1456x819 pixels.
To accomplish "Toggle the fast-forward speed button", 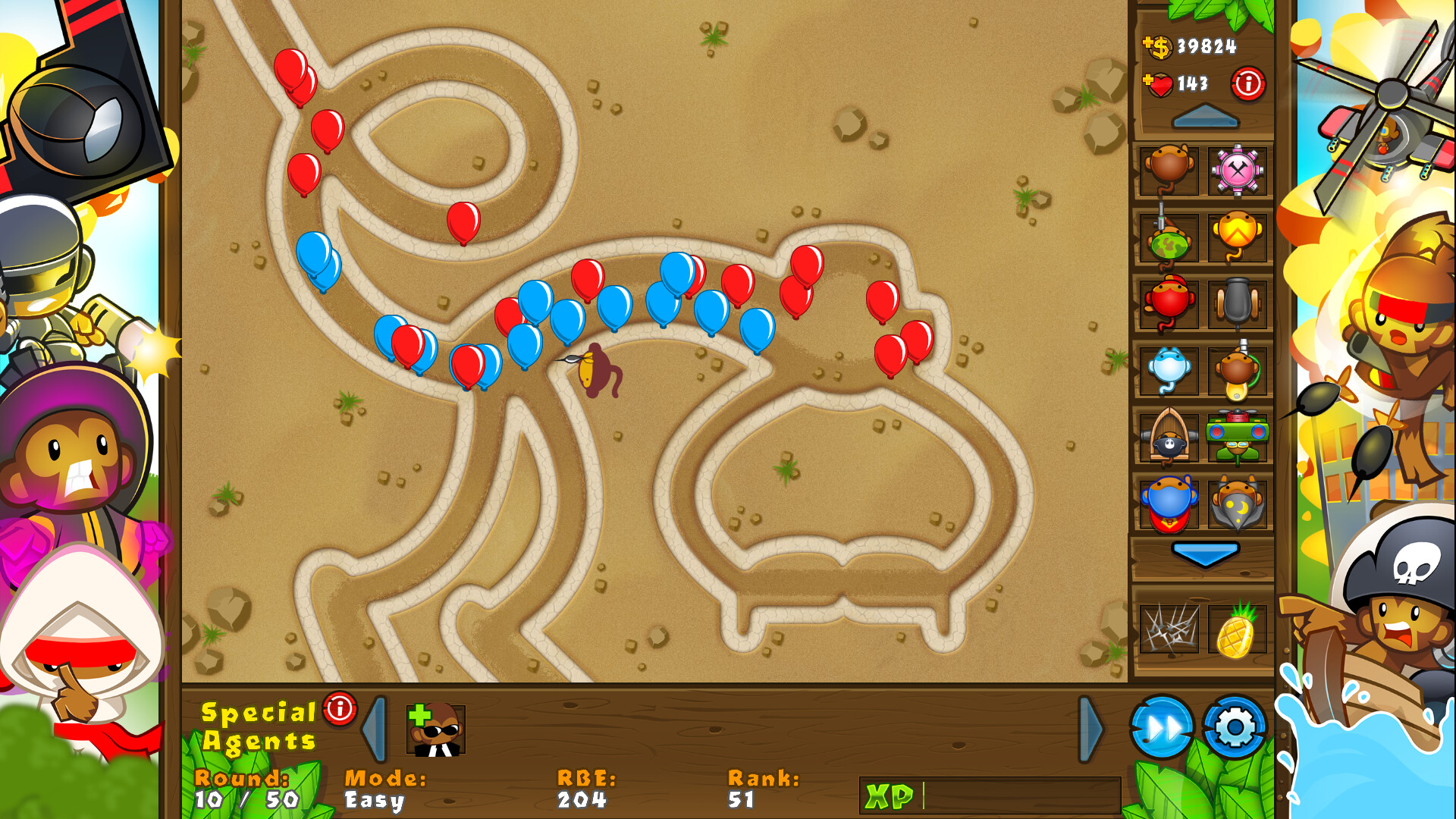I will coord(1160,726).
